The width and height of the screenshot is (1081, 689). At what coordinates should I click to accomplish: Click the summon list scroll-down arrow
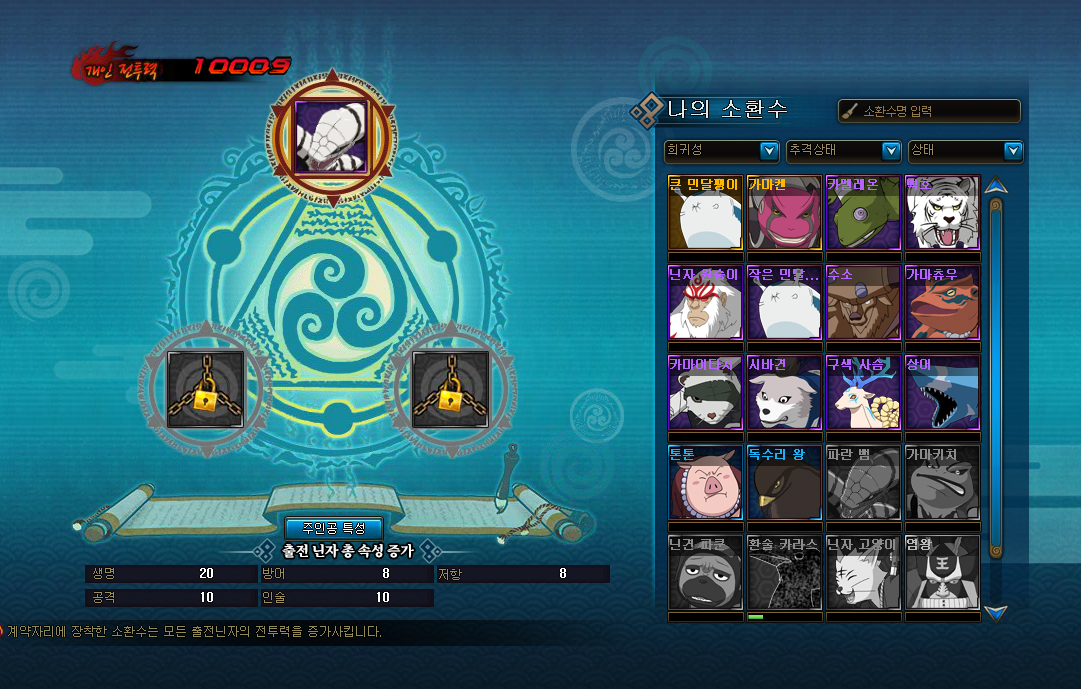995,611
